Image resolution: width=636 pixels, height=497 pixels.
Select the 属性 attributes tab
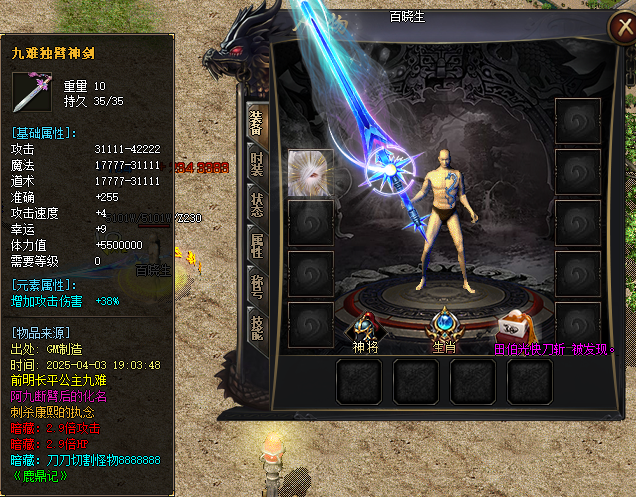[x=256, y=245]
